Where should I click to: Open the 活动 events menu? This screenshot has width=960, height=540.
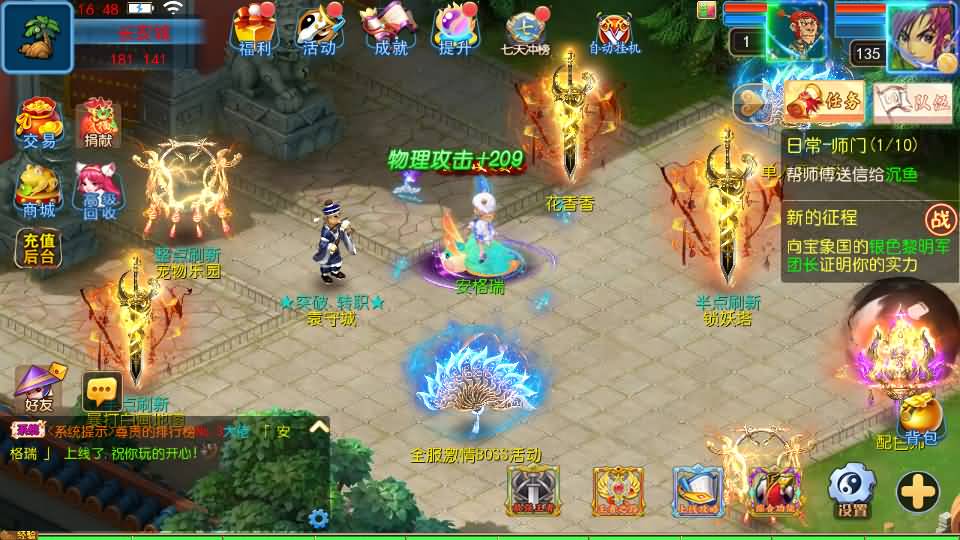click(x=318, y=28)
